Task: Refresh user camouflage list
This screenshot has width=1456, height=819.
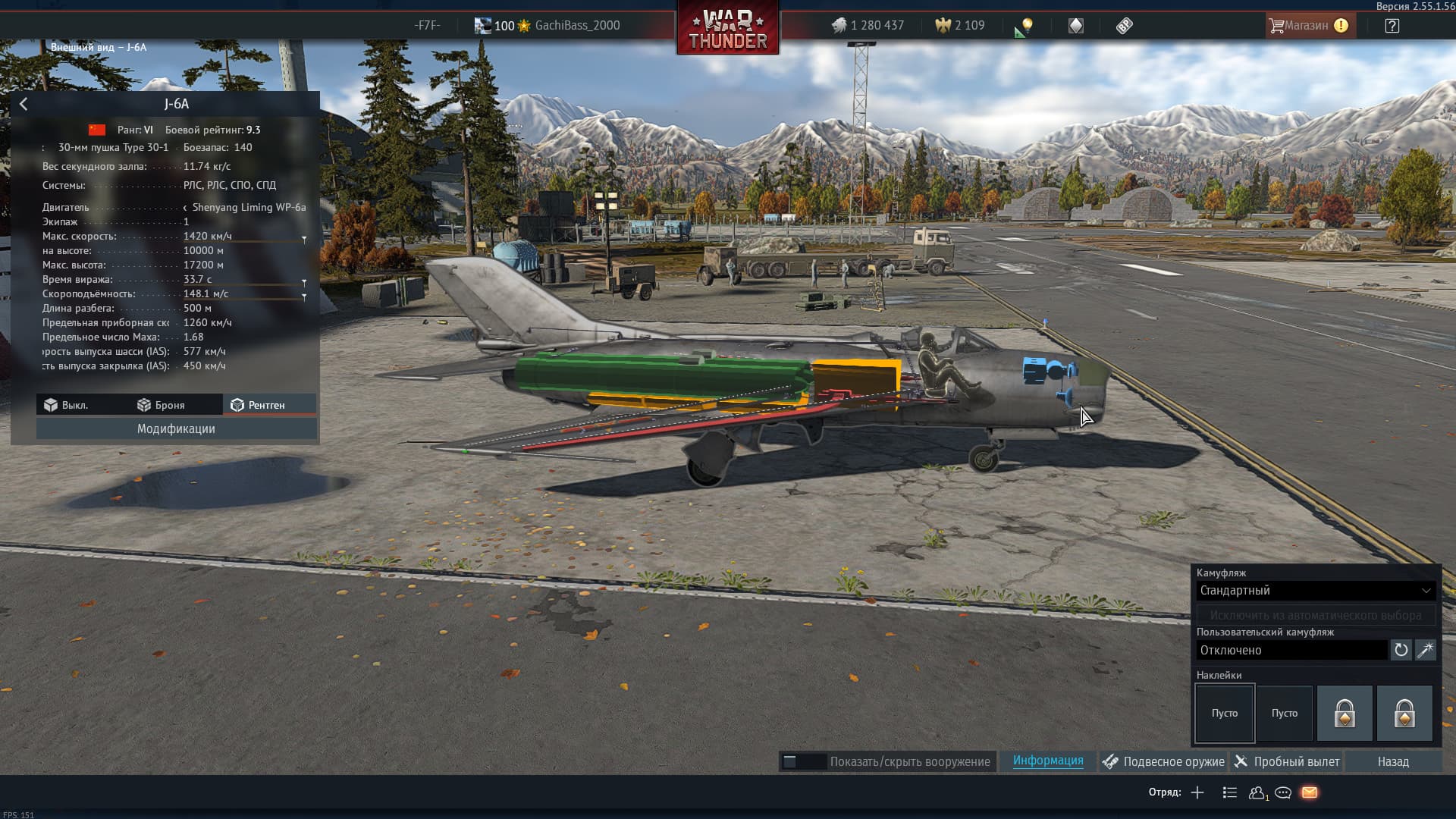Action: click(1401, 651)
